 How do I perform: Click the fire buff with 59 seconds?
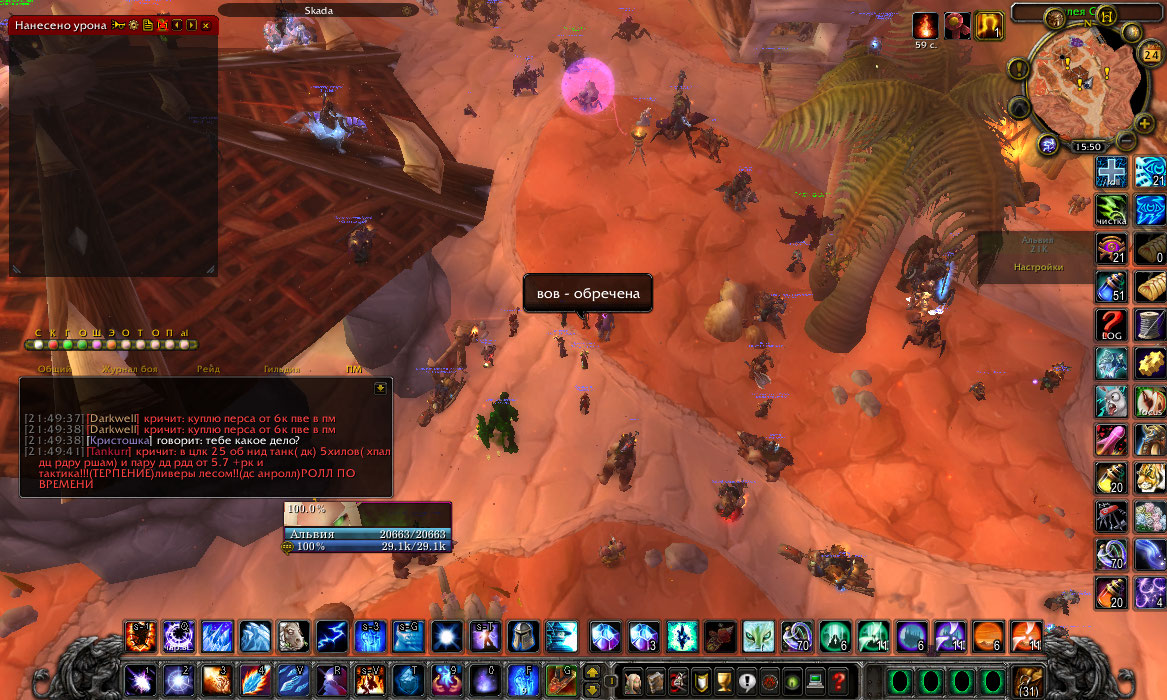point(925,26)
